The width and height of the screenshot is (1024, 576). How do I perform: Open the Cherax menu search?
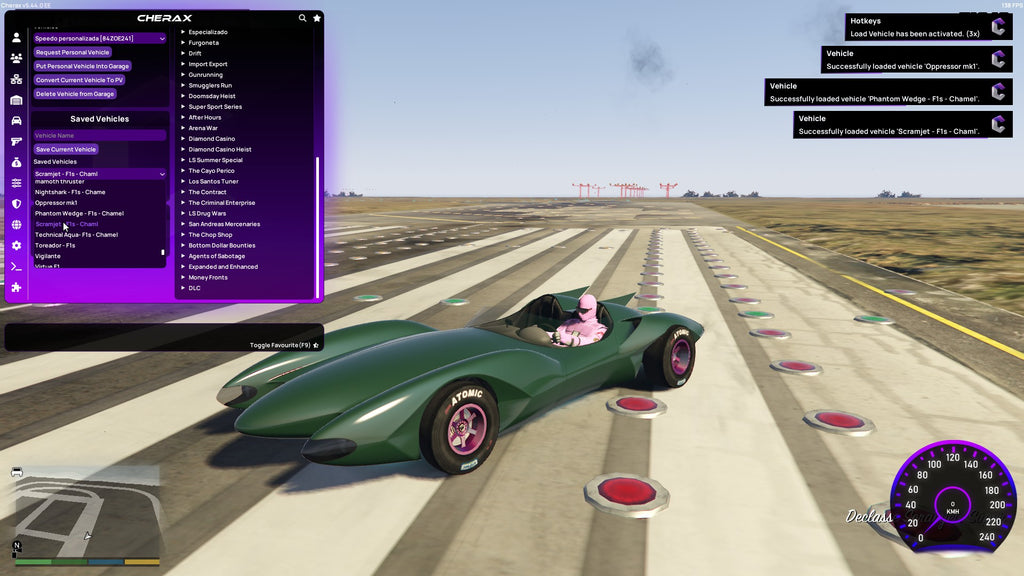pos(303,18)
